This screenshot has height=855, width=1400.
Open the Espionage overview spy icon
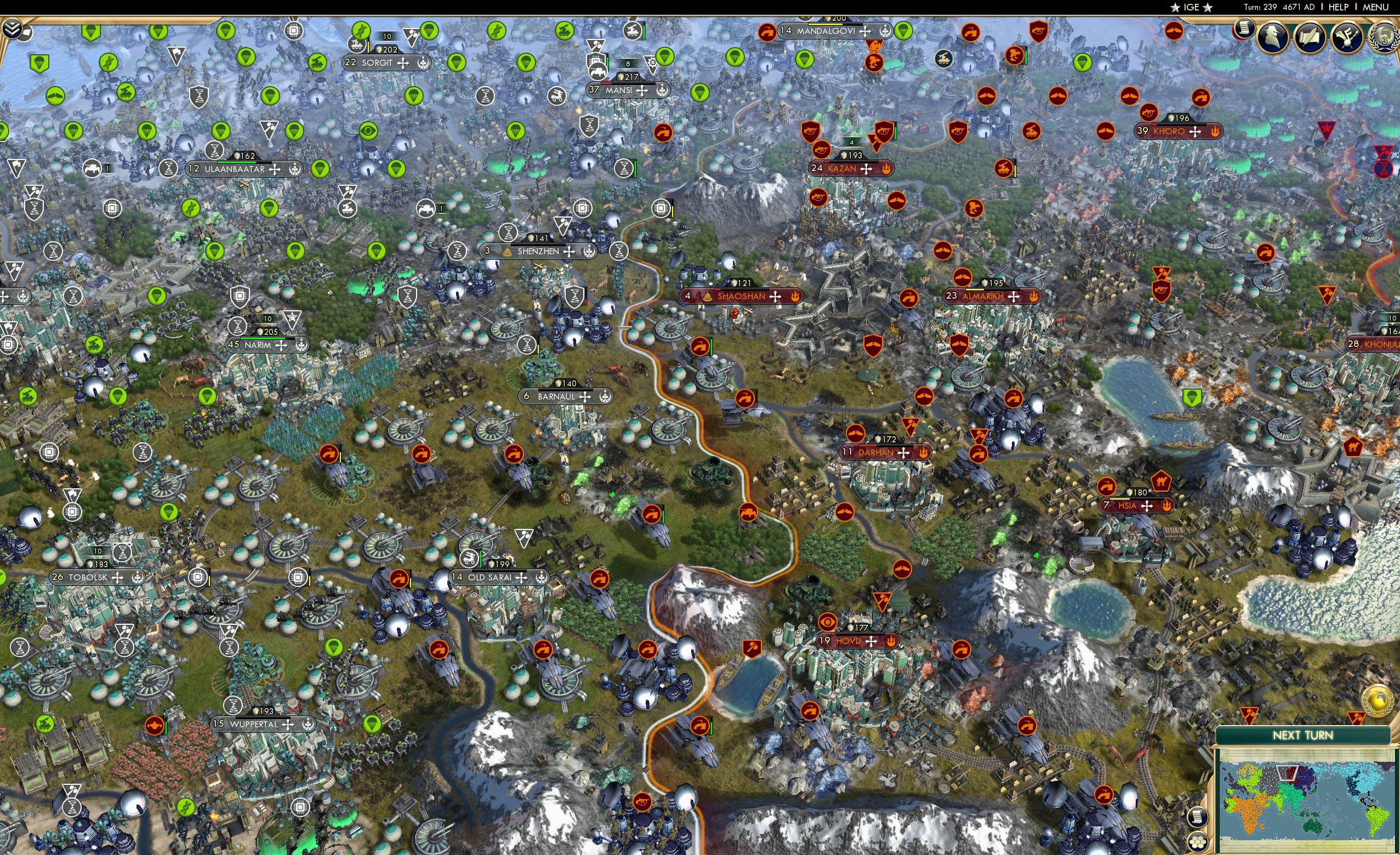(1272, 36)
